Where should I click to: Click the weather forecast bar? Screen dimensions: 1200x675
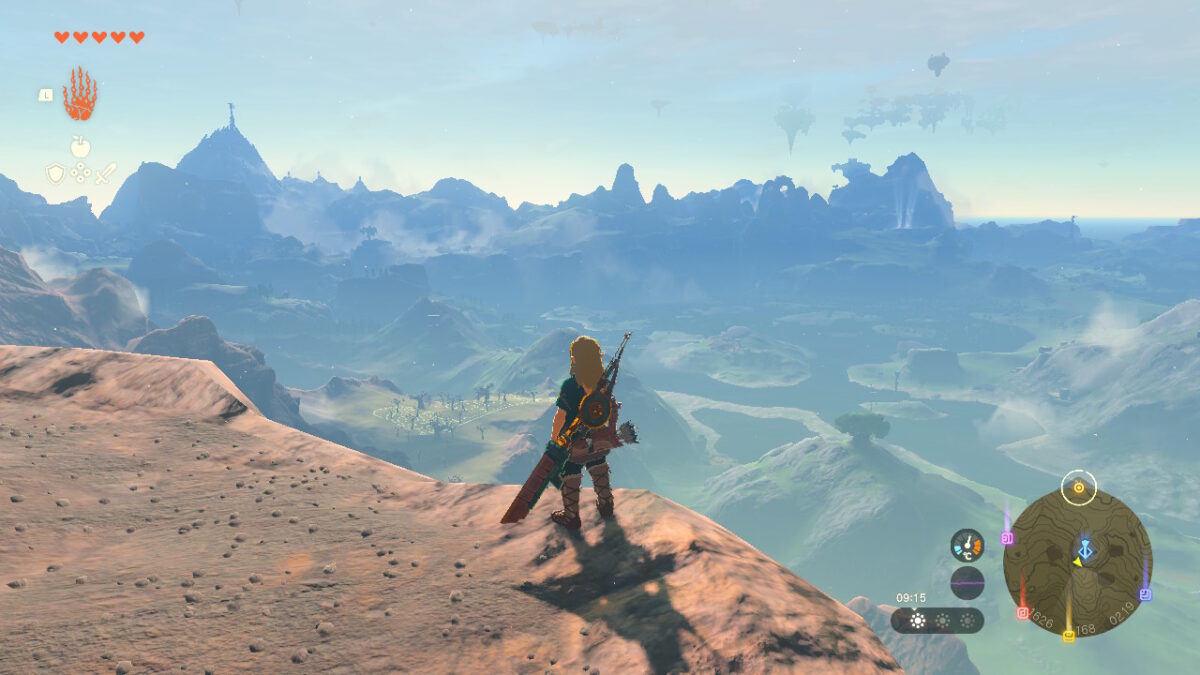coord(937,620)
